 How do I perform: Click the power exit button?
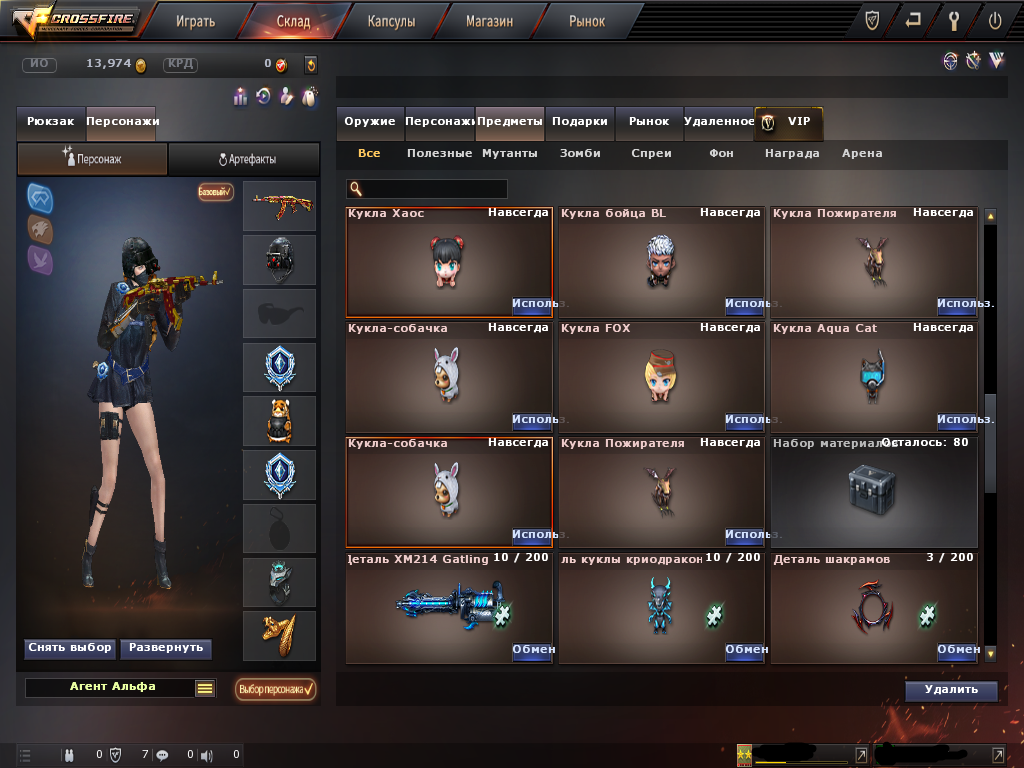[994, 20]
